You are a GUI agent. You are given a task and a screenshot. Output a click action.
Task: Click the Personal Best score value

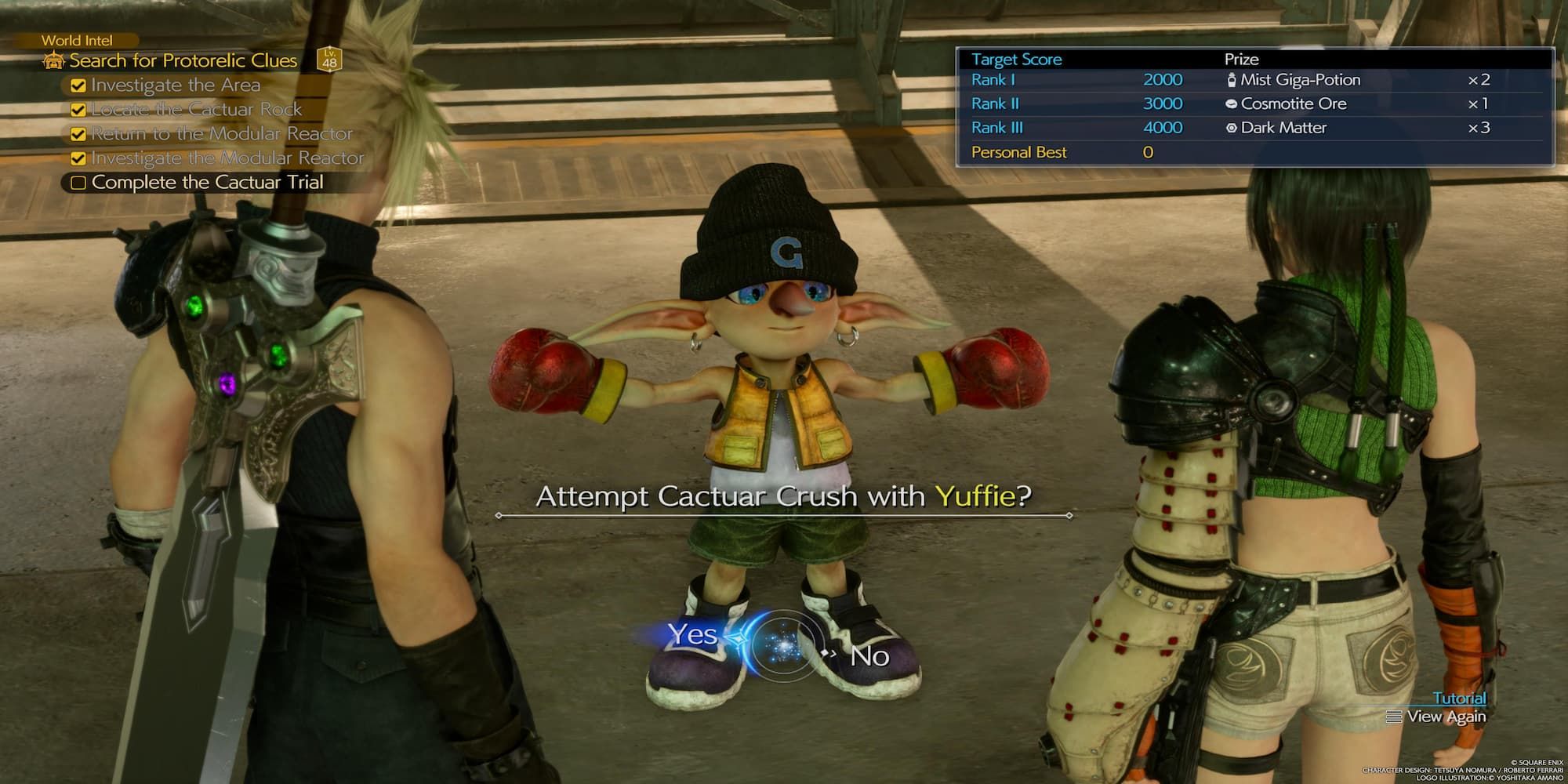[x=1146, y=152]
